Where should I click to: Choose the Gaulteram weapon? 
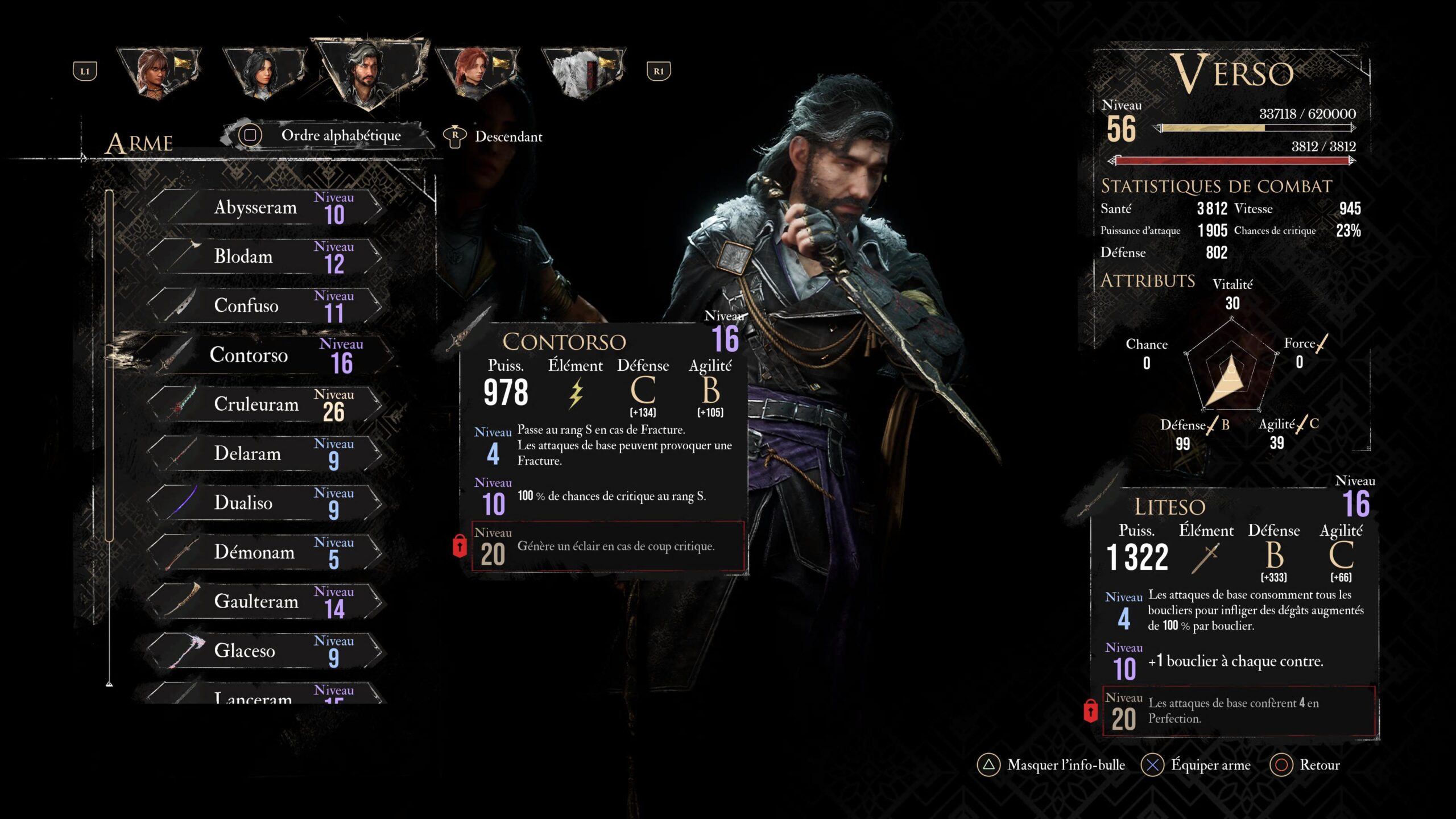click(x=264, y=601)
